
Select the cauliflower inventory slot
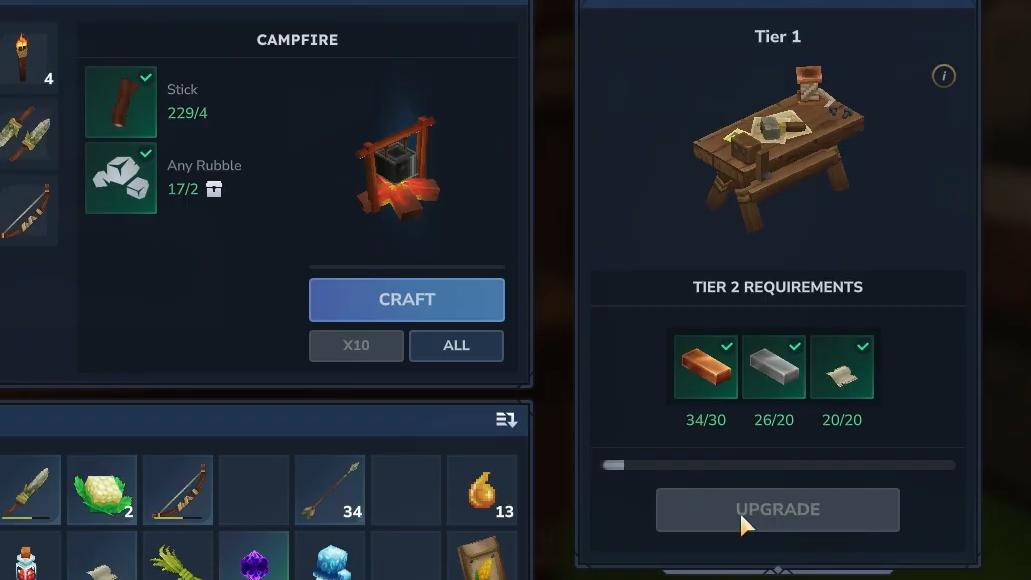102,491
